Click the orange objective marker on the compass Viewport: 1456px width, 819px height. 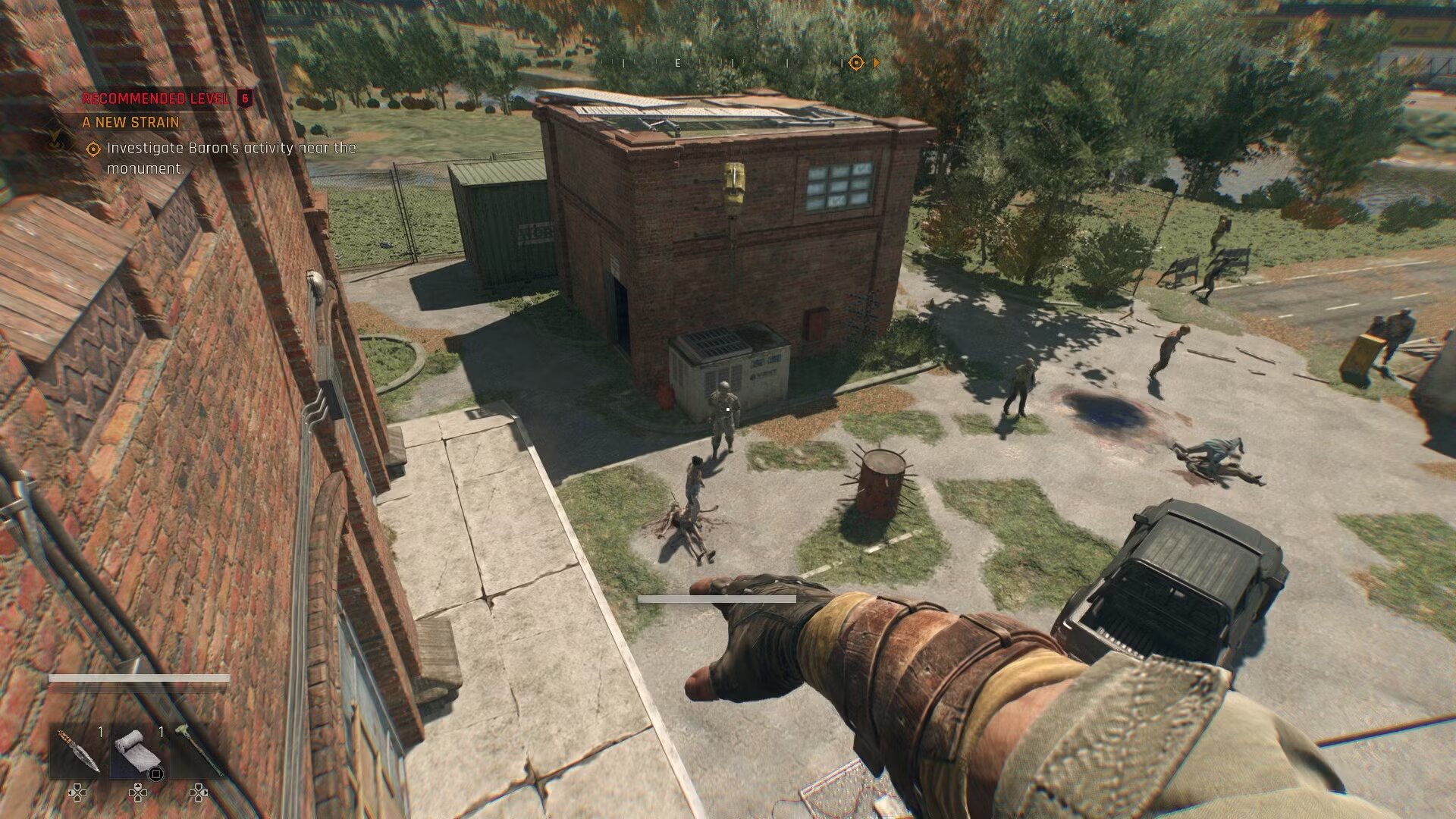click(x=856, y=63)
